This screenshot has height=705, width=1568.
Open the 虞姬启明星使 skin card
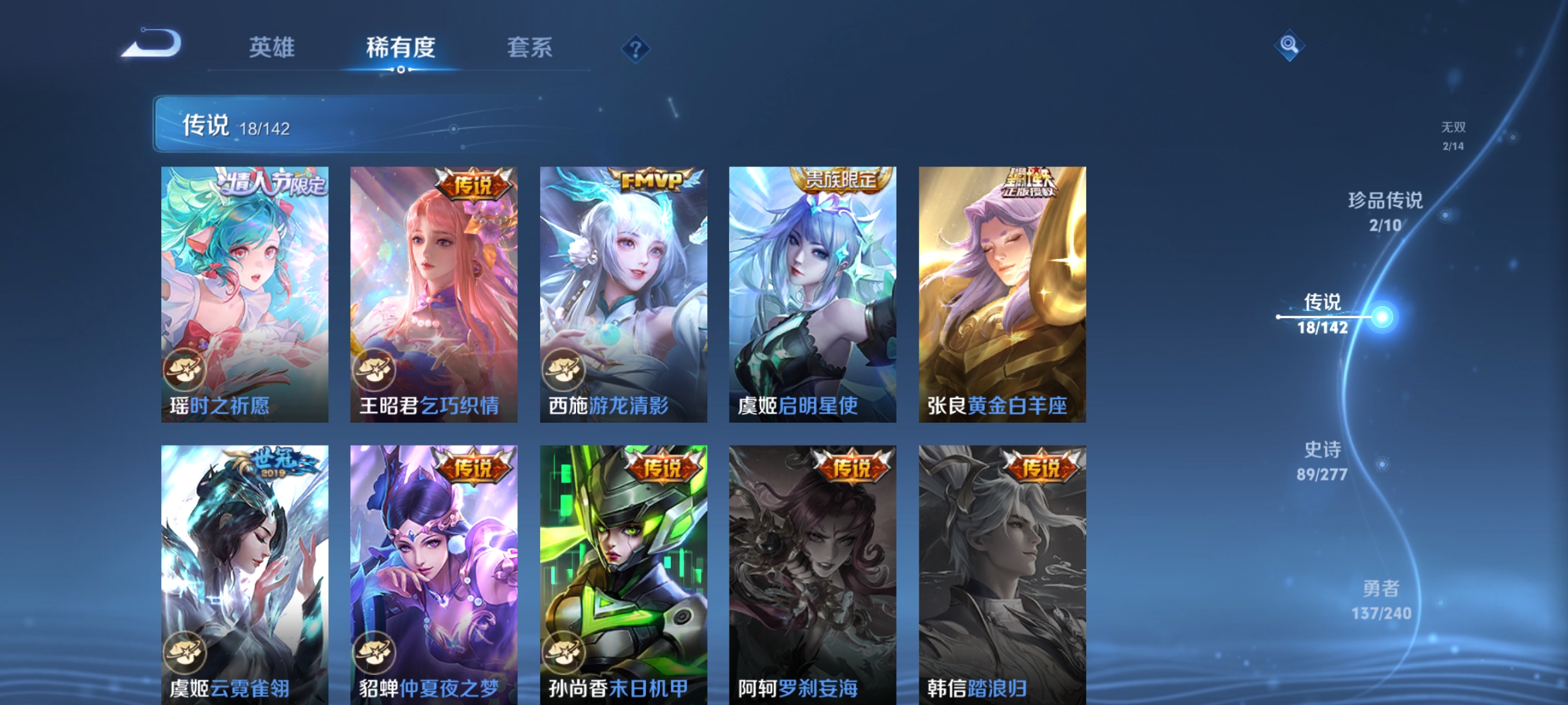812,293
